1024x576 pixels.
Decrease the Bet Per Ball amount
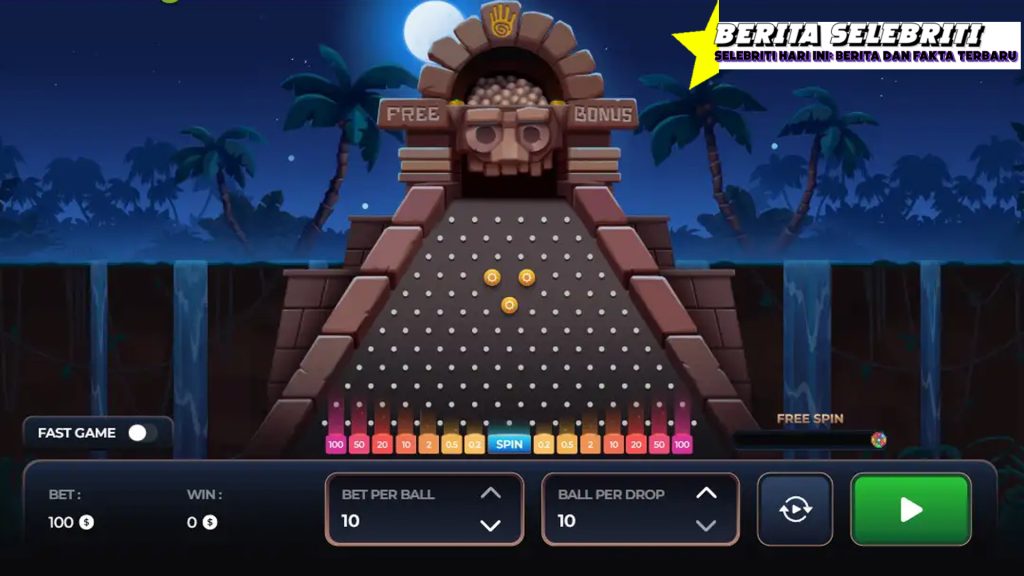[x=490, y=525]
